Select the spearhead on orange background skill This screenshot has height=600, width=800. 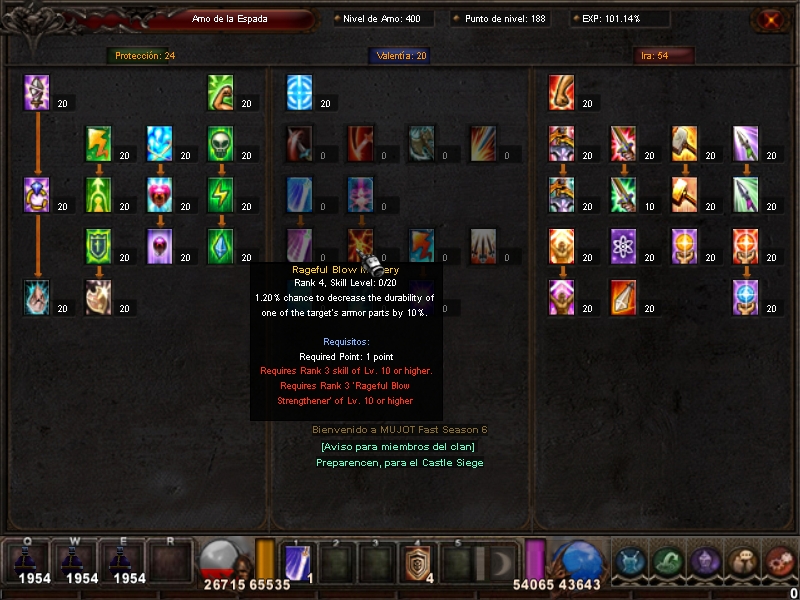click(x=624, y=297)
